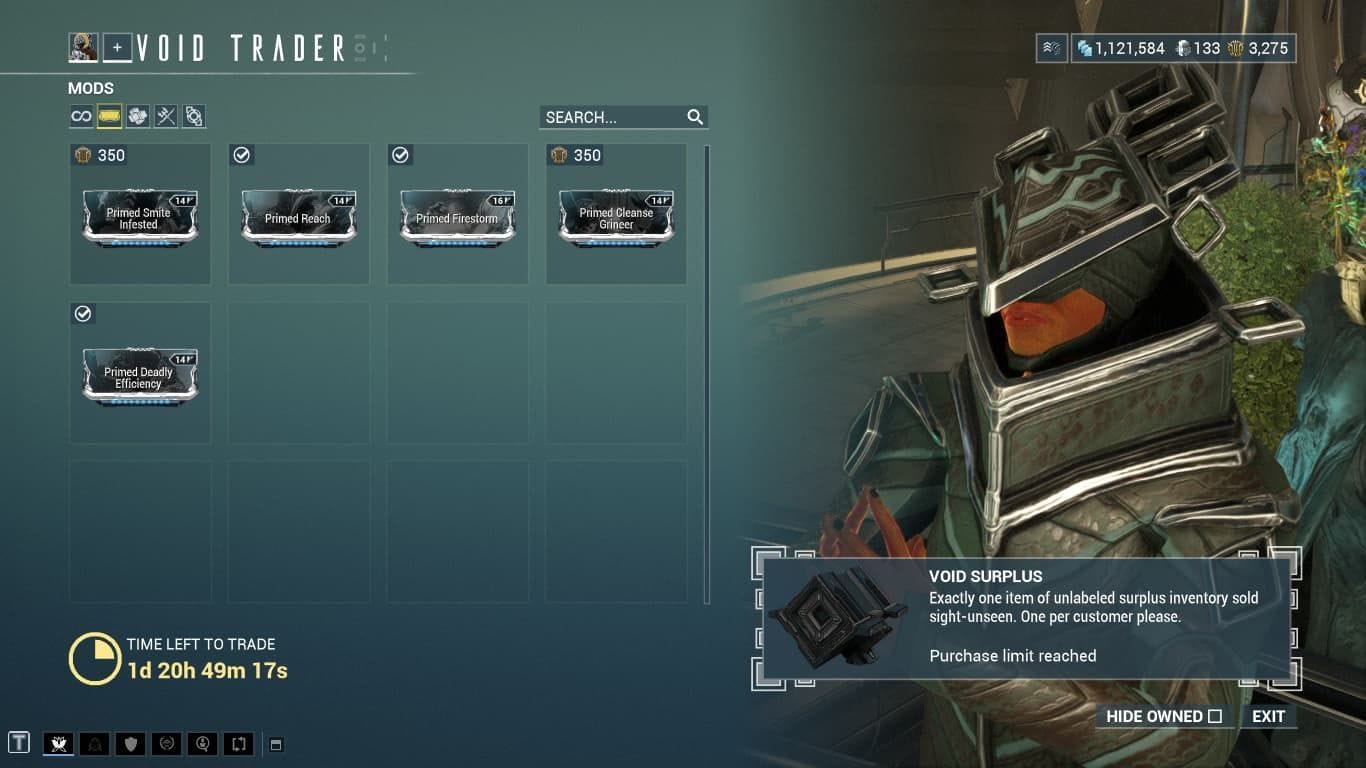This screenshot has width=1366, height=768.
Task: Click the Void Trader avatar portrait
Action: pos(83,46)
